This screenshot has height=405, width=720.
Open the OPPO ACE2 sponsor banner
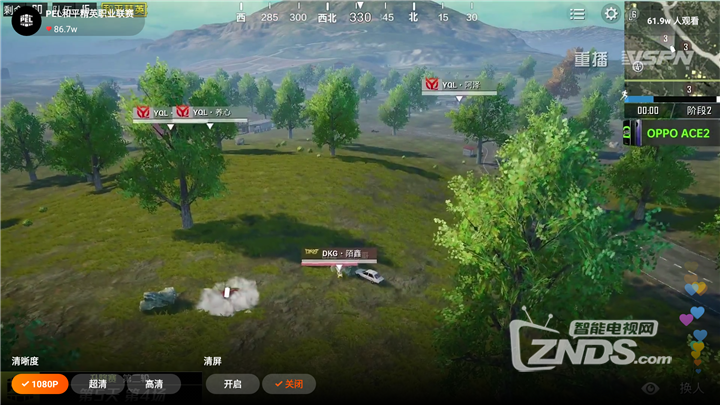coord(672,133)
